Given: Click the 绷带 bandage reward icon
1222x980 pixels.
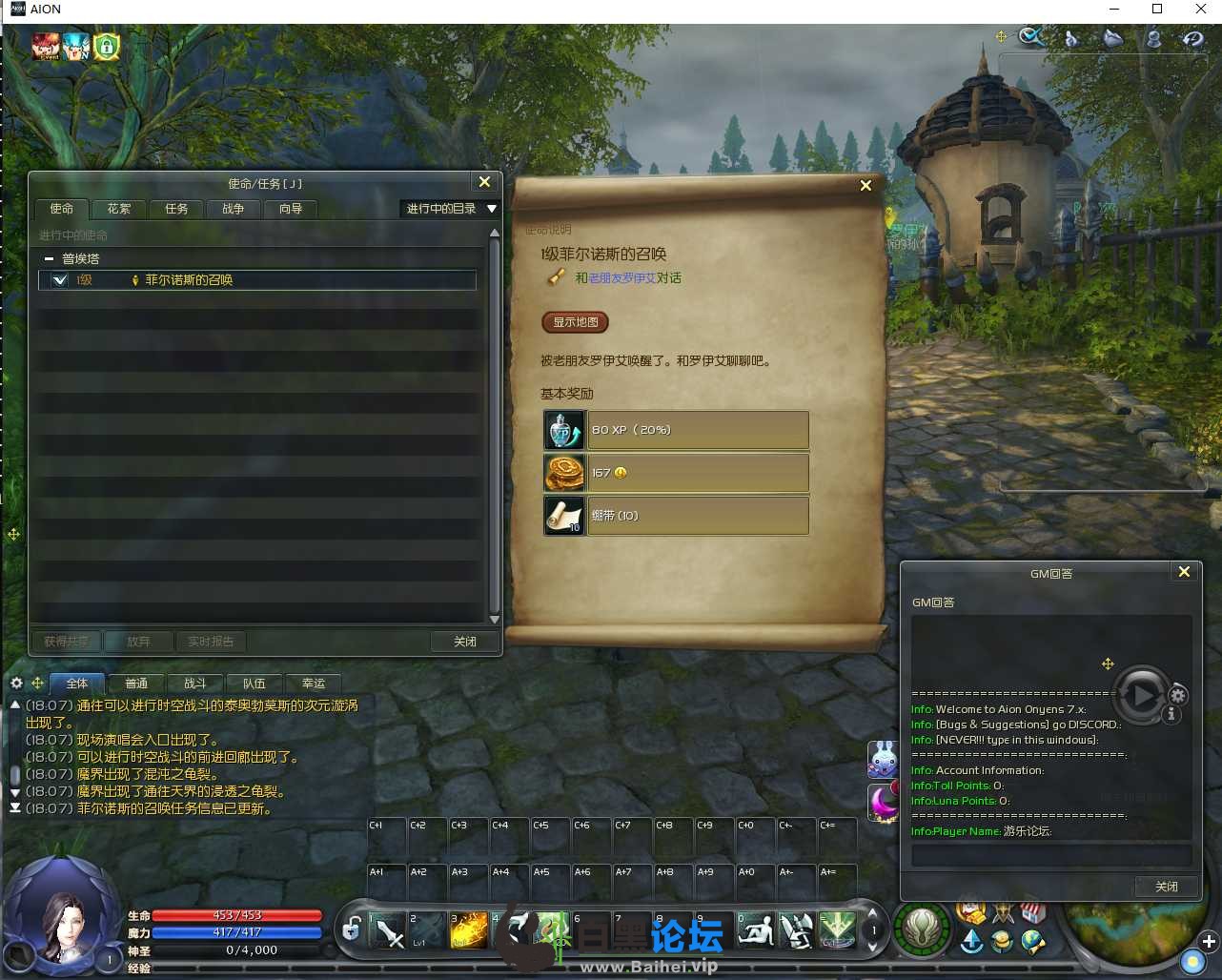Looking at the screenshot, I should tap(563, 516).
